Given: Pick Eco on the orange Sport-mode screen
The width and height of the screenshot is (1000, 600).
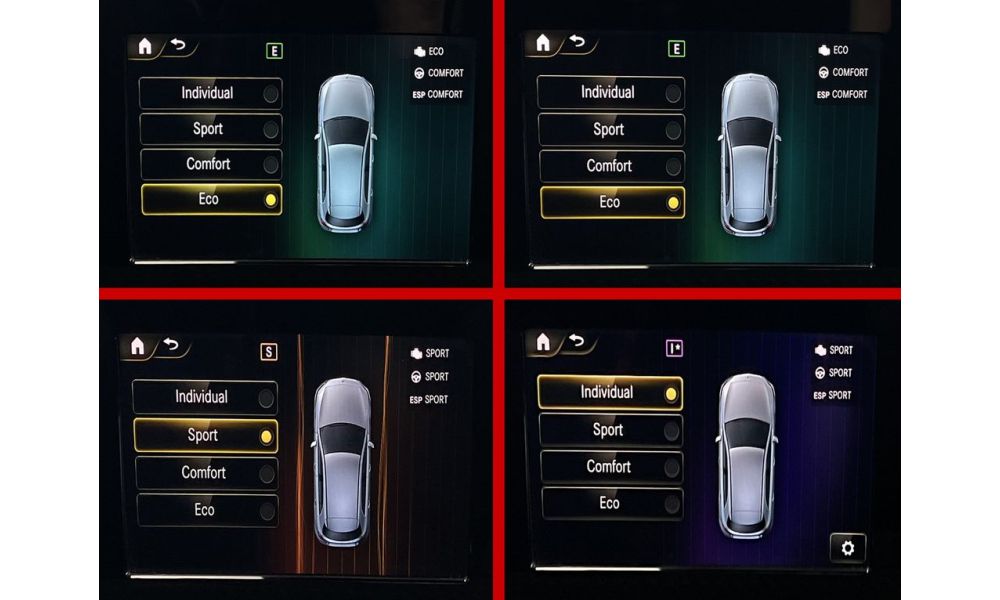Looking at the screenshot, I should 205,510.
